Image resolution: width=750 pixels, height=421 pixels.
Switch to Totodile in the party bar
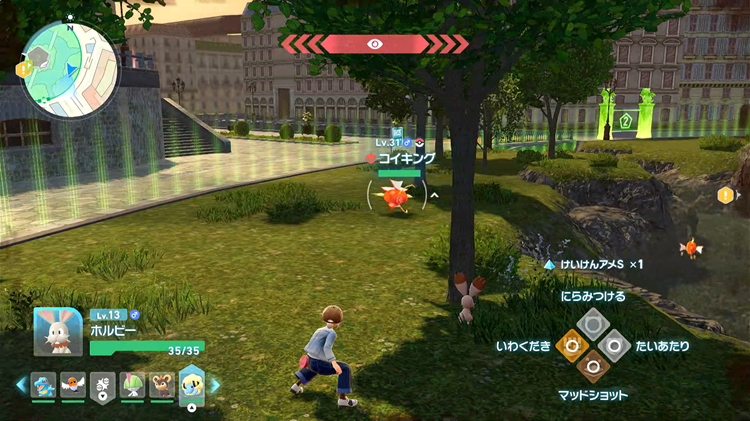pyautogui.click(x=43, y=385)
